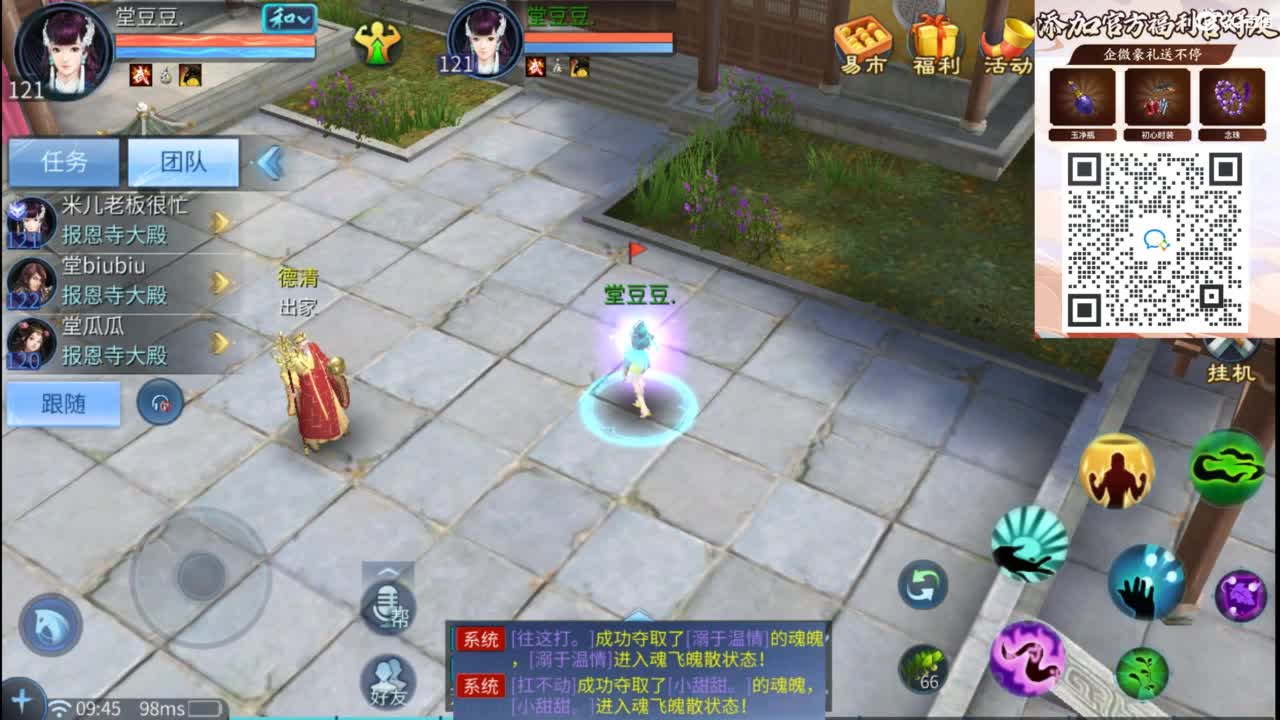Expand the arrow beside 堂biubiu's entry

222,282
